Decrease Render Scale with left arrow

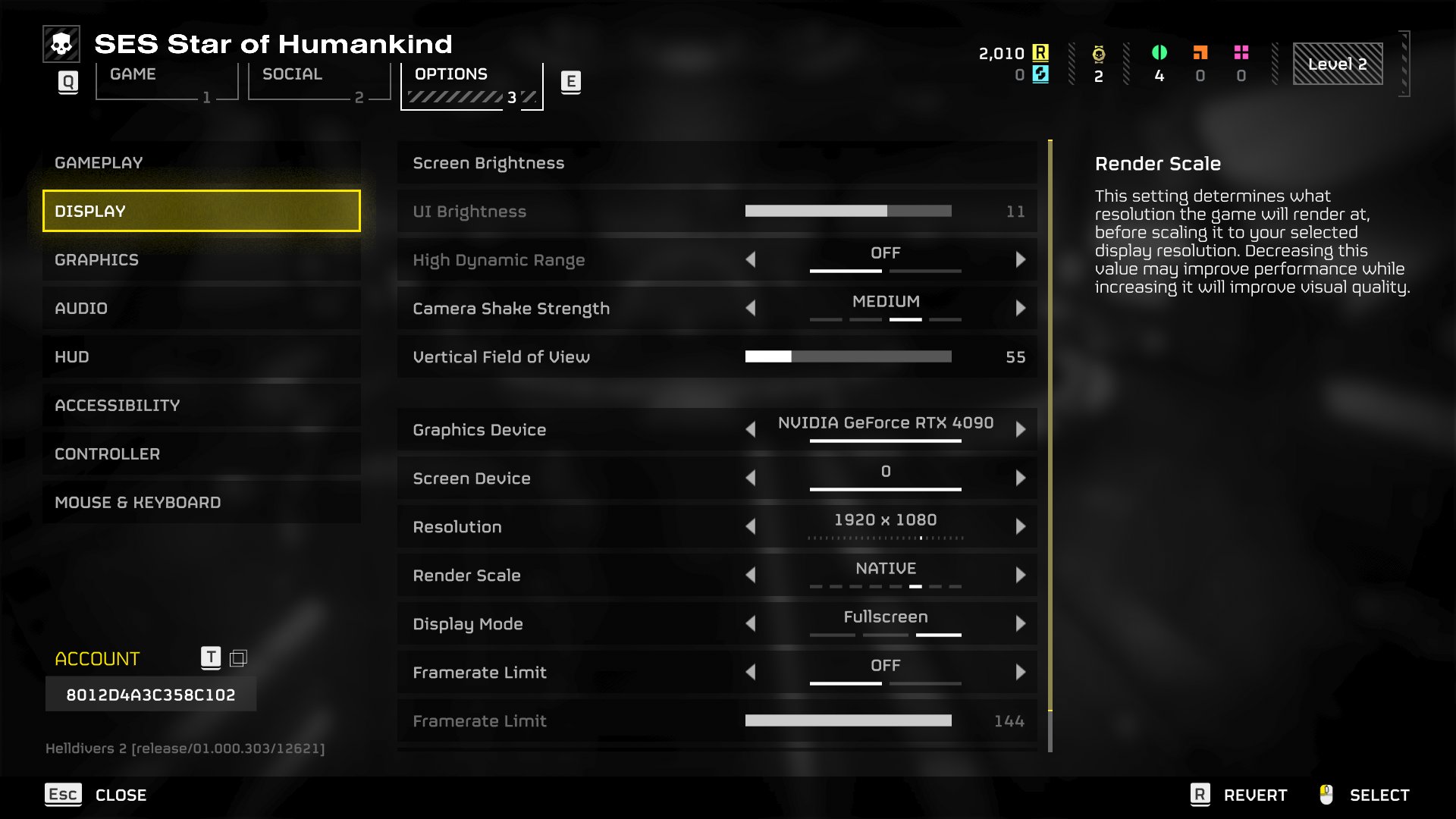pyautogui.click(x=752, y=575)
